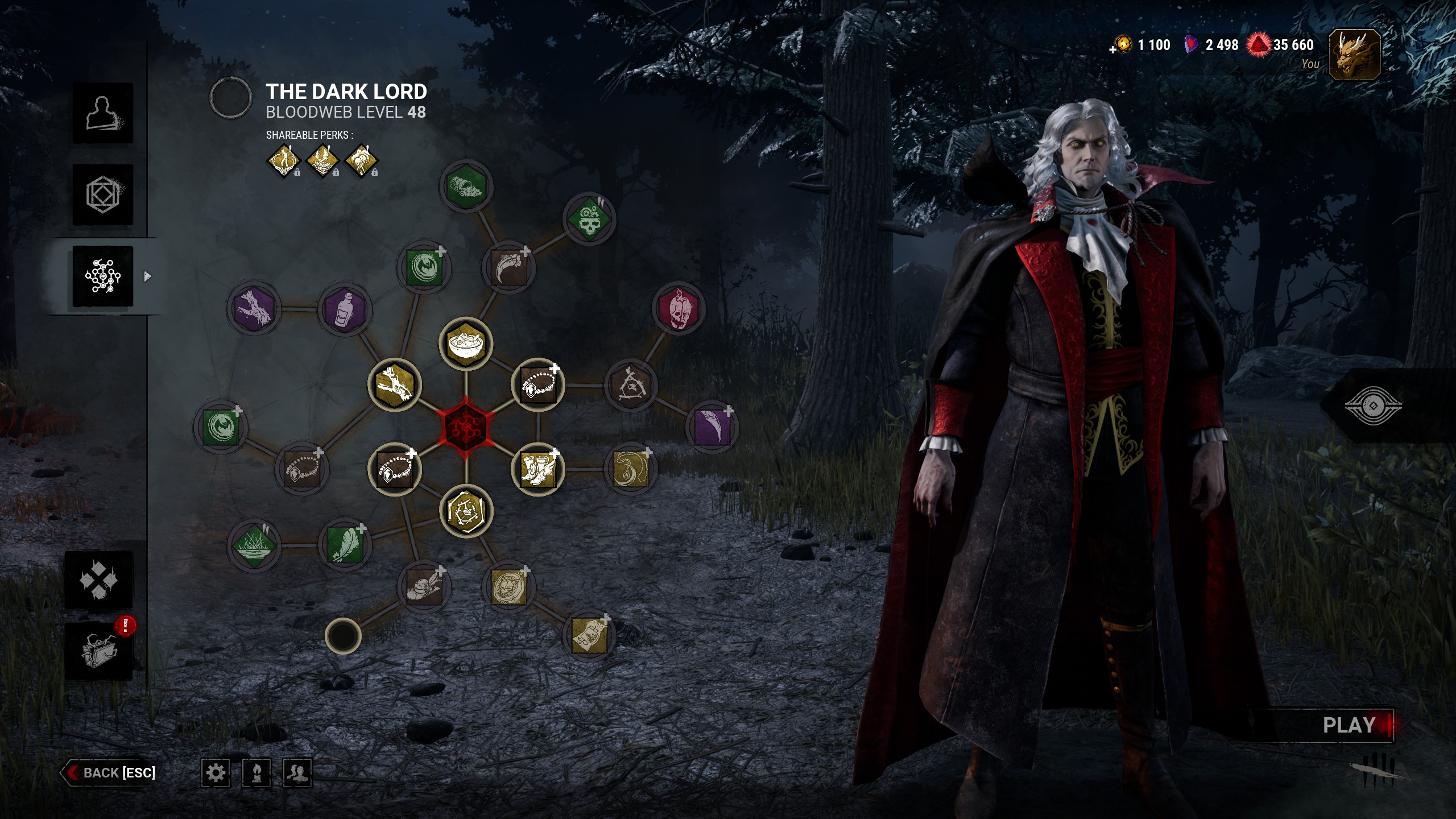1456x819 pixels.
Task: Select the green skull offering node
Action: coord(589,219)
